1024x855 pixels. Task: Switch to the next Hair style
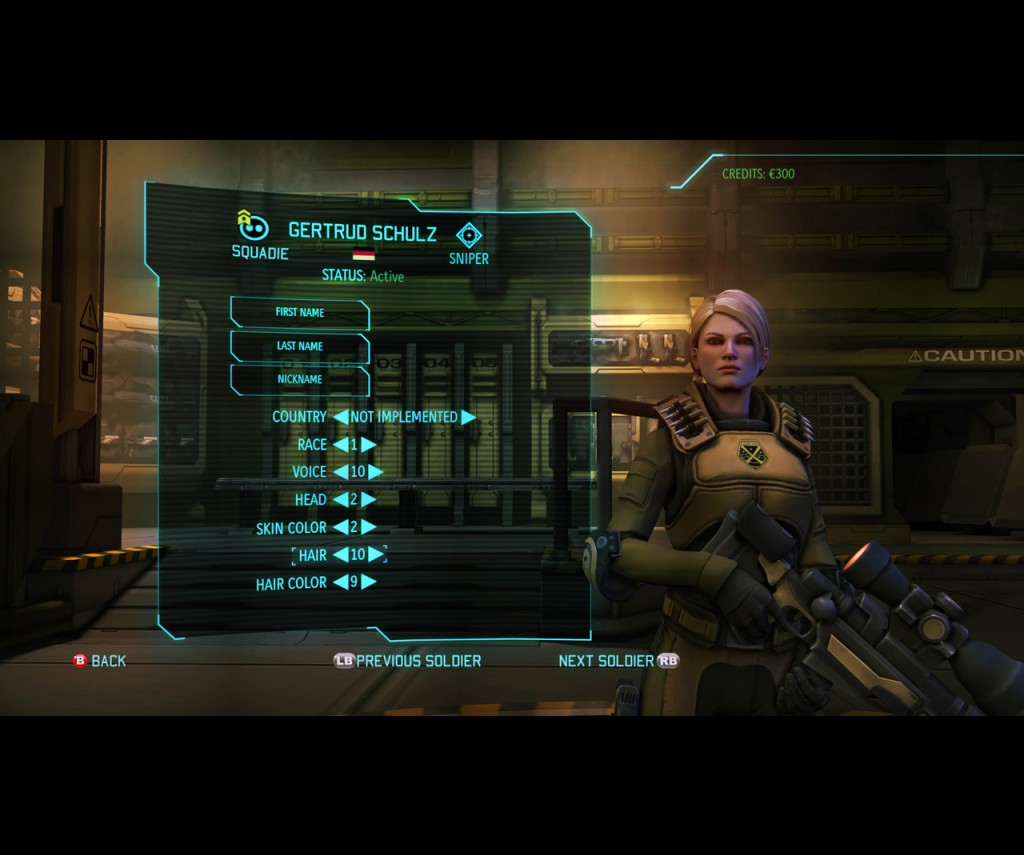pyautogui.click(x=375, y=554)
